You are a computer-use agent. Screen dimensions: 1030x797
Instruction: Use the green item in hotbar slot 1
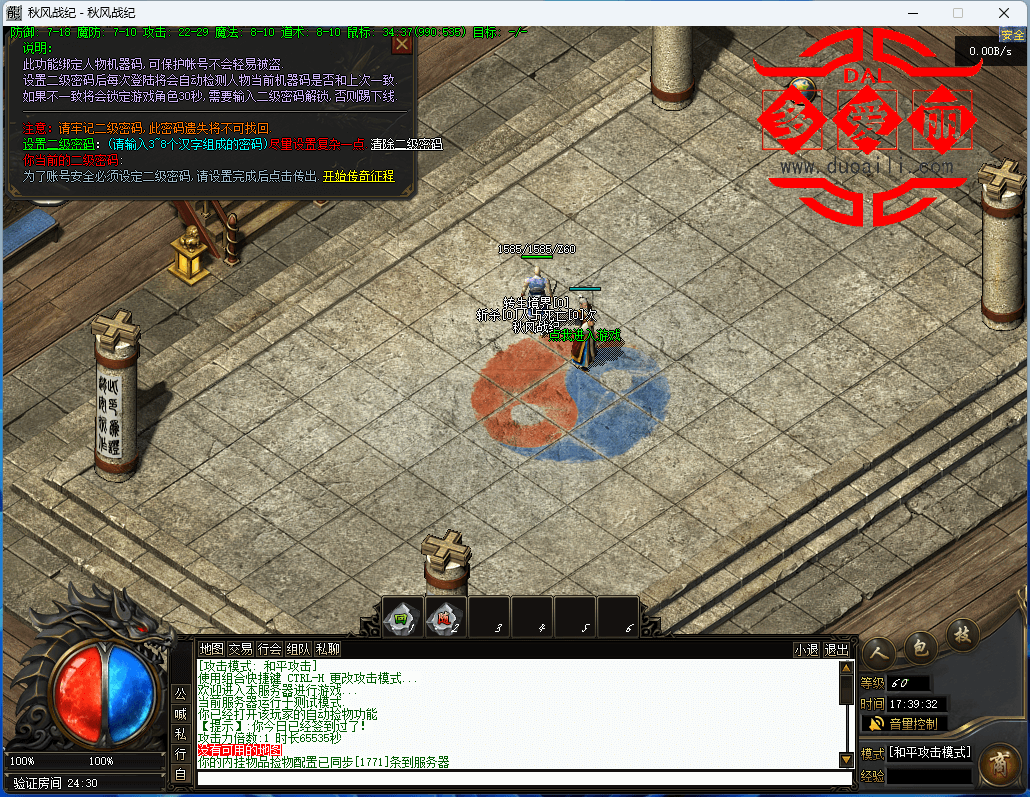(402, 616)
